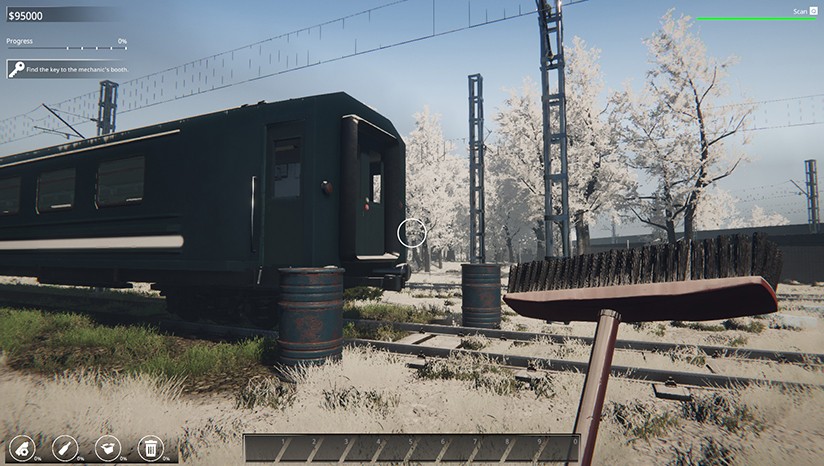Select the roller-shaped cleaning progress icon
The height and width of the screenshot is (466, 824).
point(21,448)
